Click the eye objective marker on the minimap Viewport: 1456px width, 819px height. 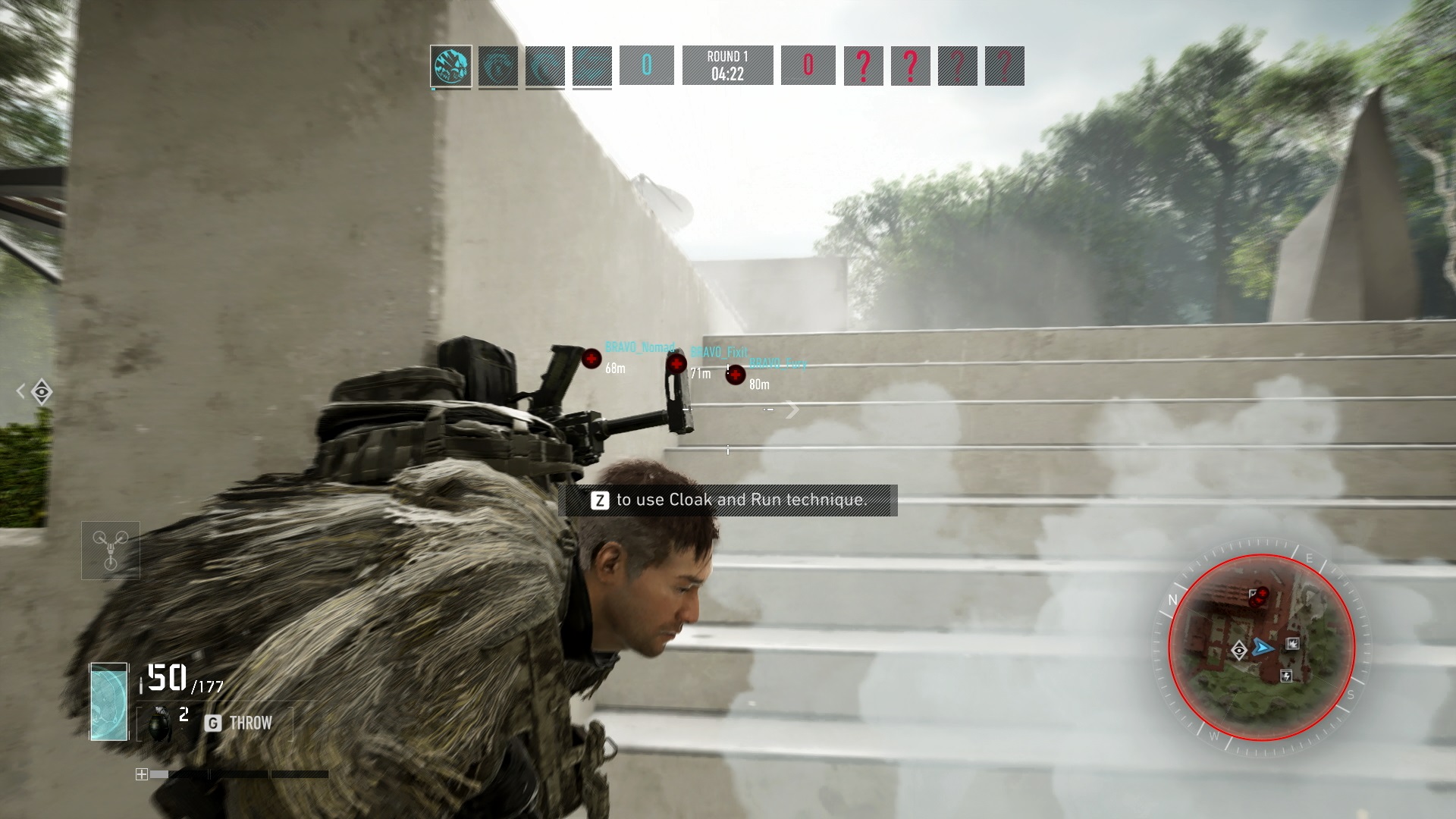[x=1239, y=651]
